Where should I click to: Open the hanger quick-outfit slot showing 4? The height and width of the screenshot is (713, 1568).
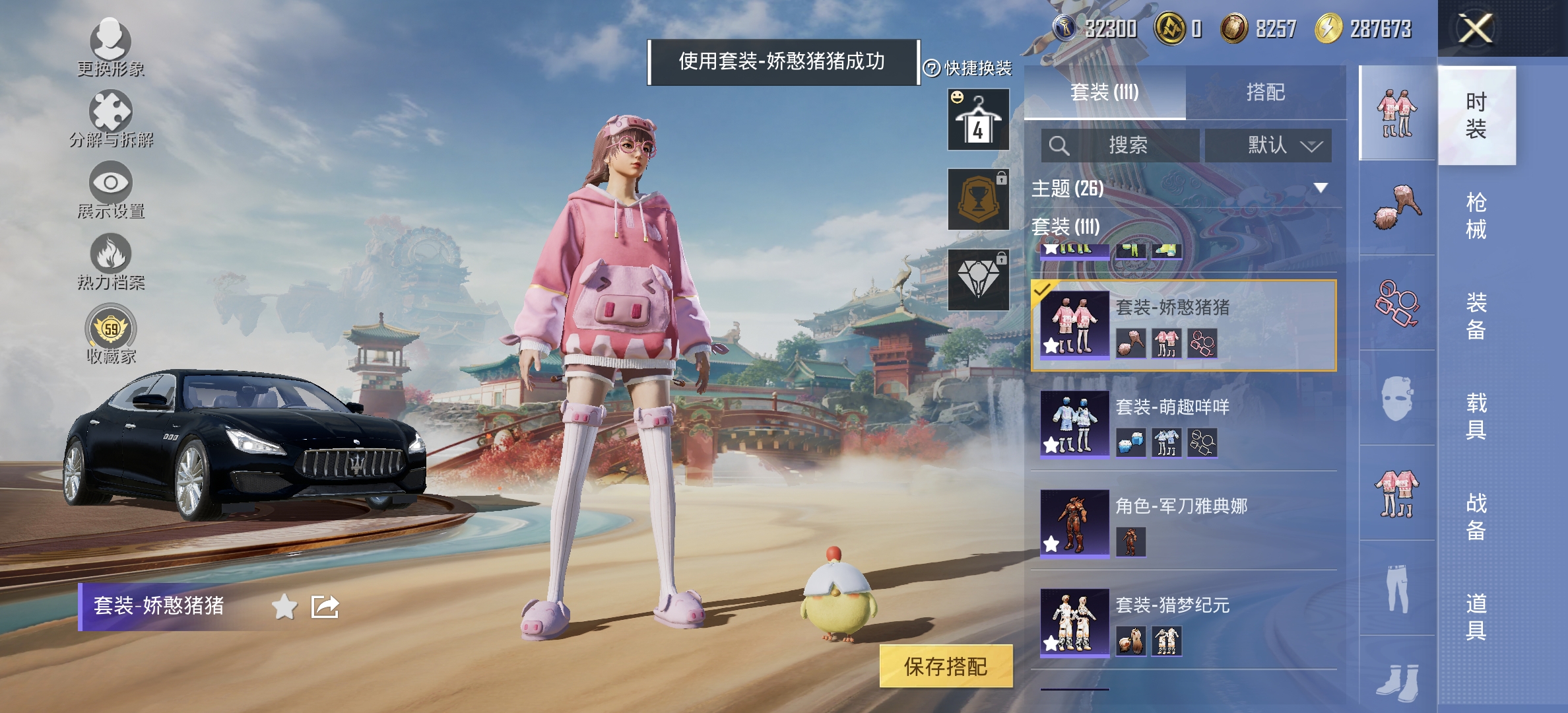[978, 120]
